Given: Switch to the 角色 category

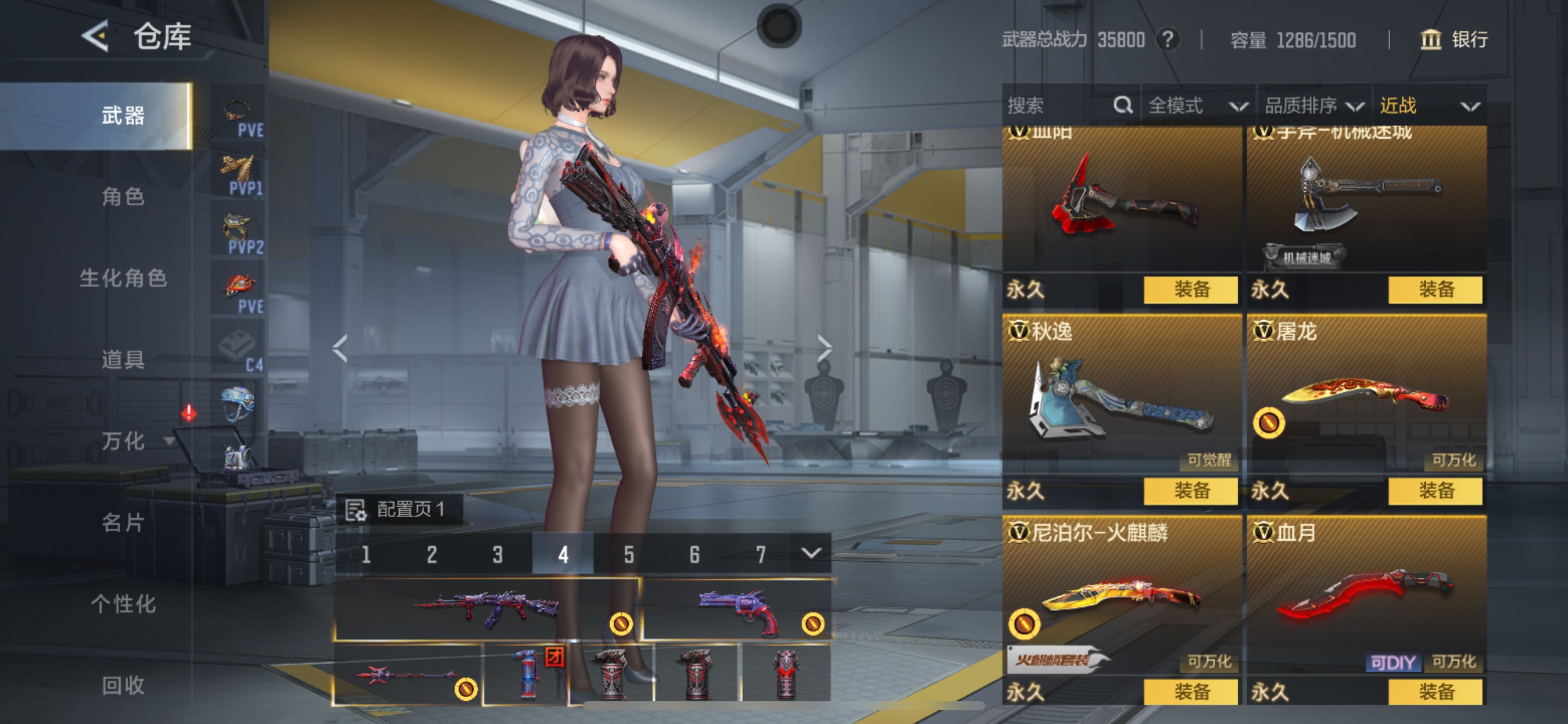Looking at the screenshot, I should pos(123,196).
